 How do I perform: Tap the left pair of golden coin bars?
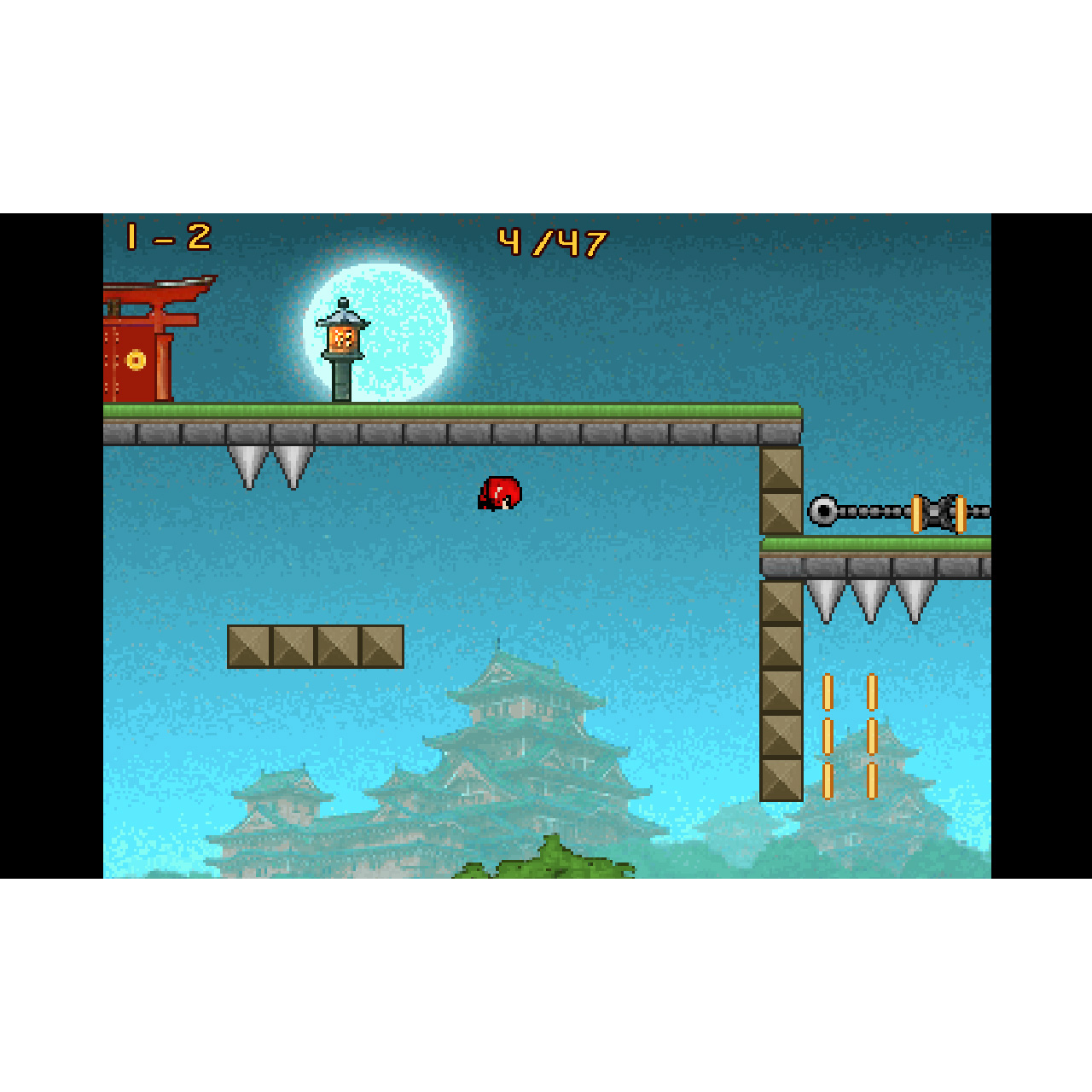(x=826, y=734)
